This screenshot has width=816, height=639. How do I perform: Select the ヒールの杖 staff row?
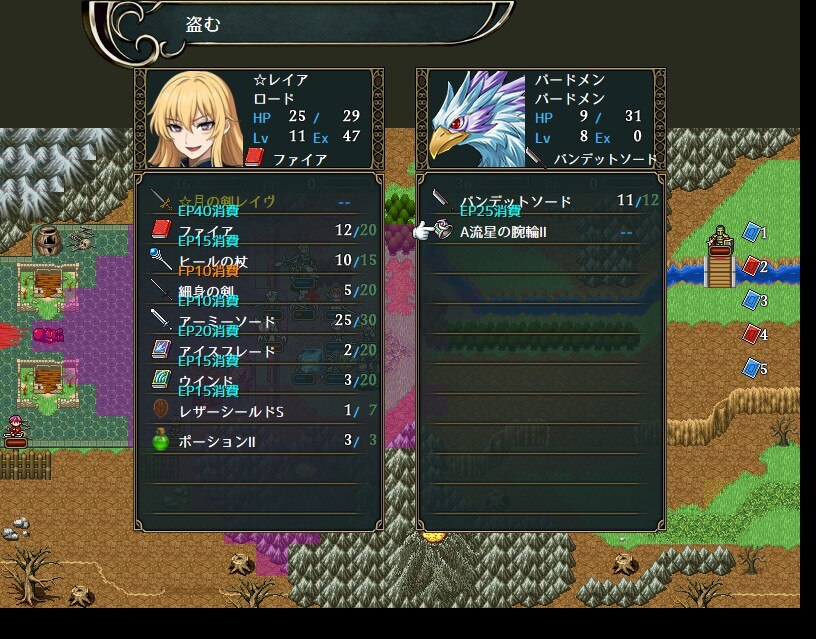[x=258, y=261]
